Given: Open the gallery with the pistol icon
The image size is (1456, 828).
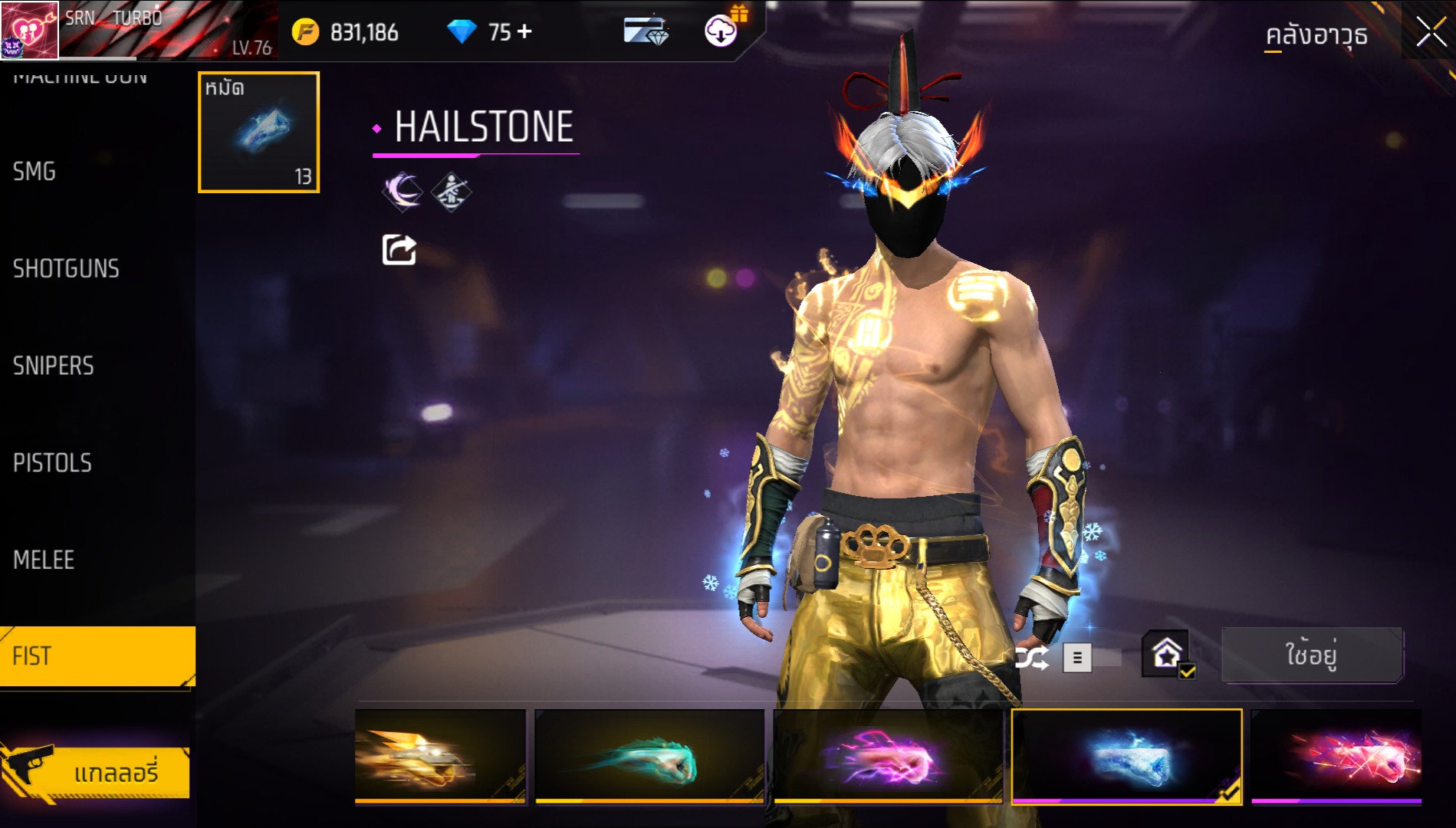Looking at the screenshot, I should pos(96,772).
